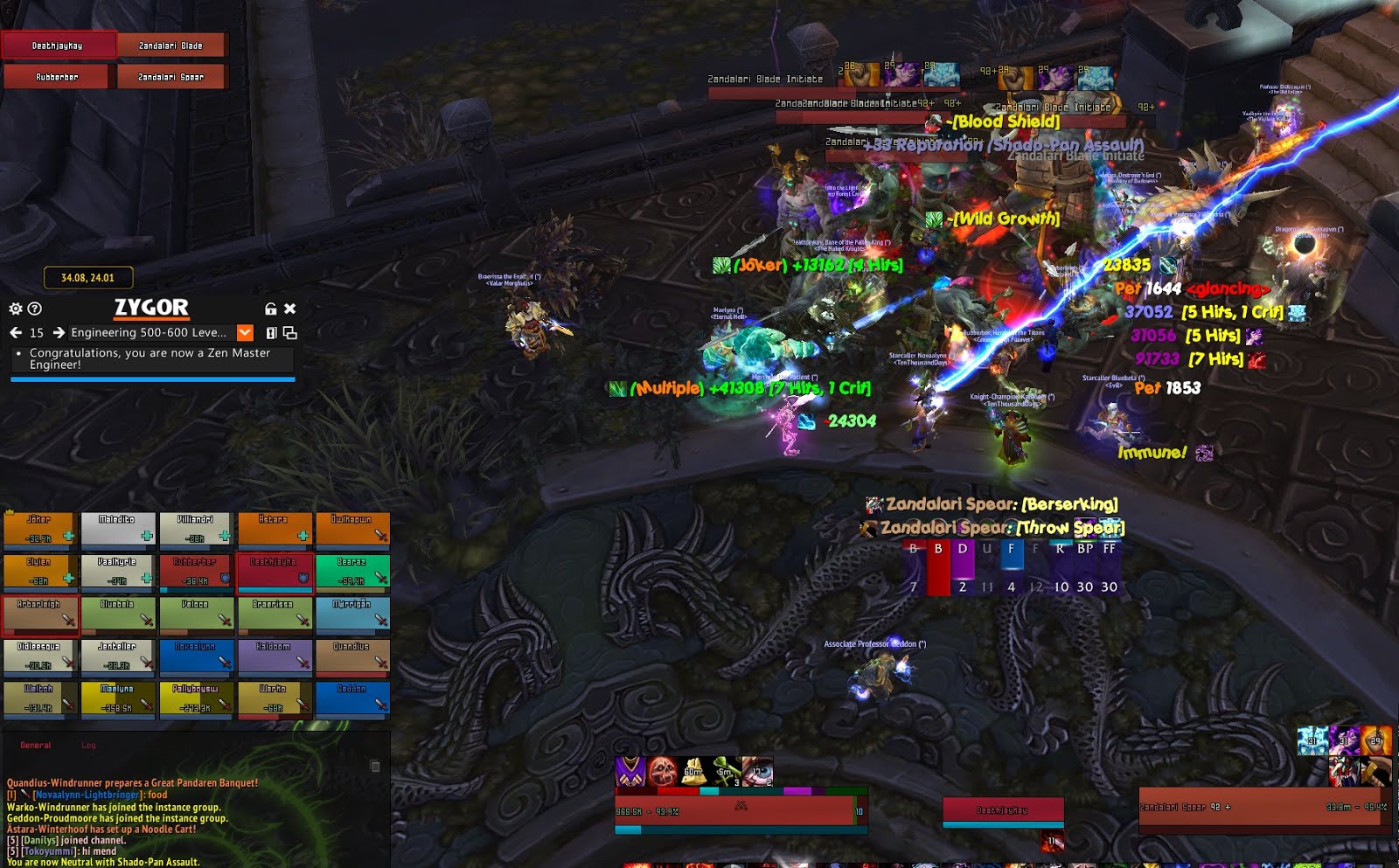Select the Rubberber main tank frame

tap(58, 77)
